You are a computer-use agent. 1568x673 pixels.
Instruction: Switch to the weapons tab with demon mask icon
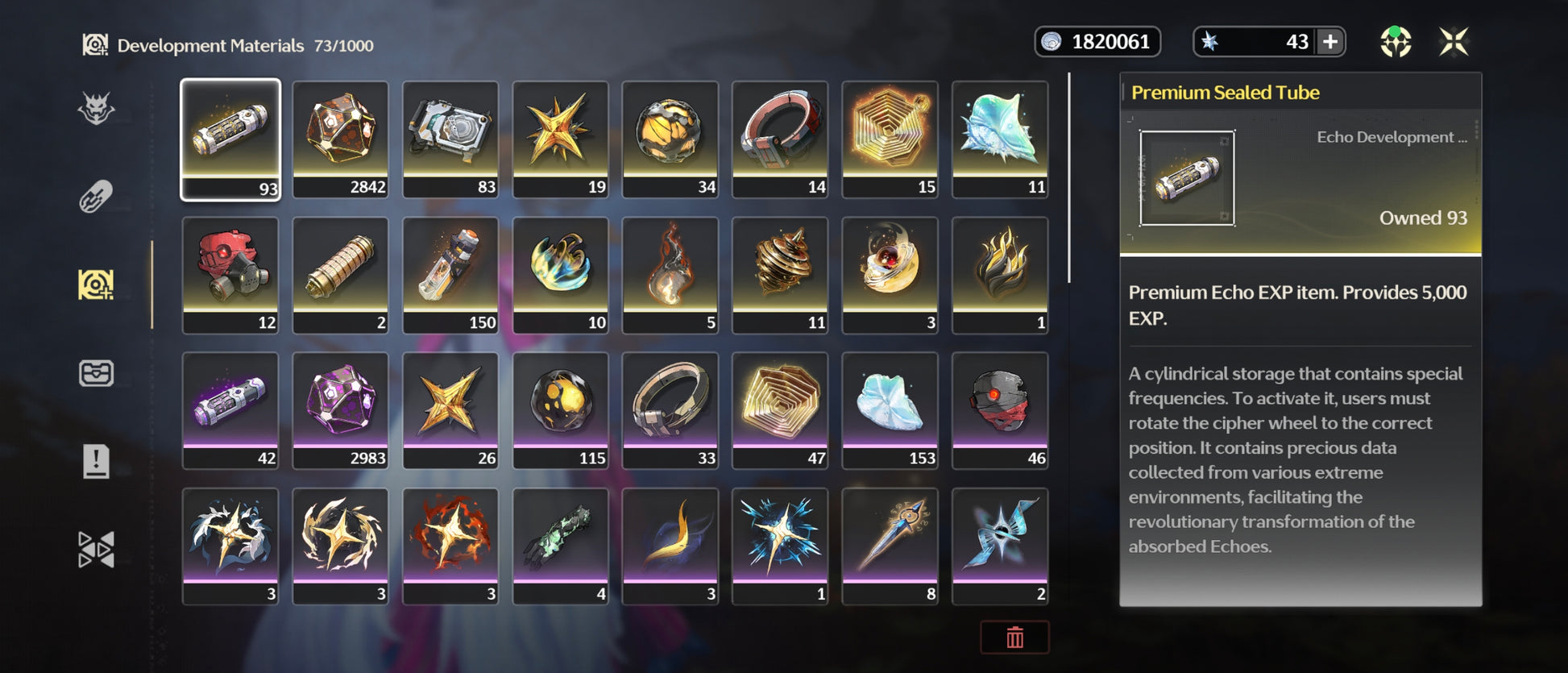click(x=96, y=108)
